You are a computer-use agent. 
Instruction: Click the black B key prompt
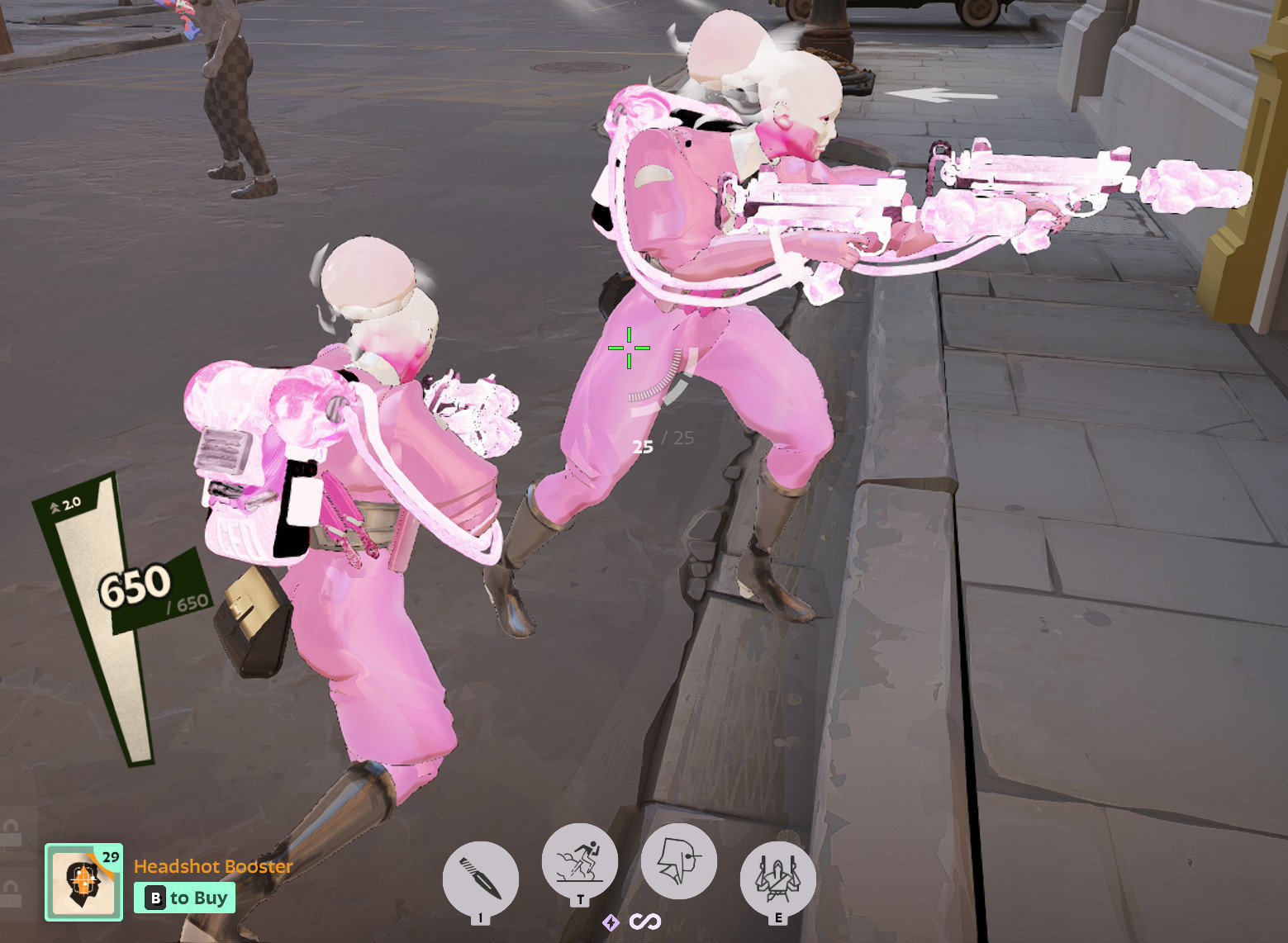[154, 898]
